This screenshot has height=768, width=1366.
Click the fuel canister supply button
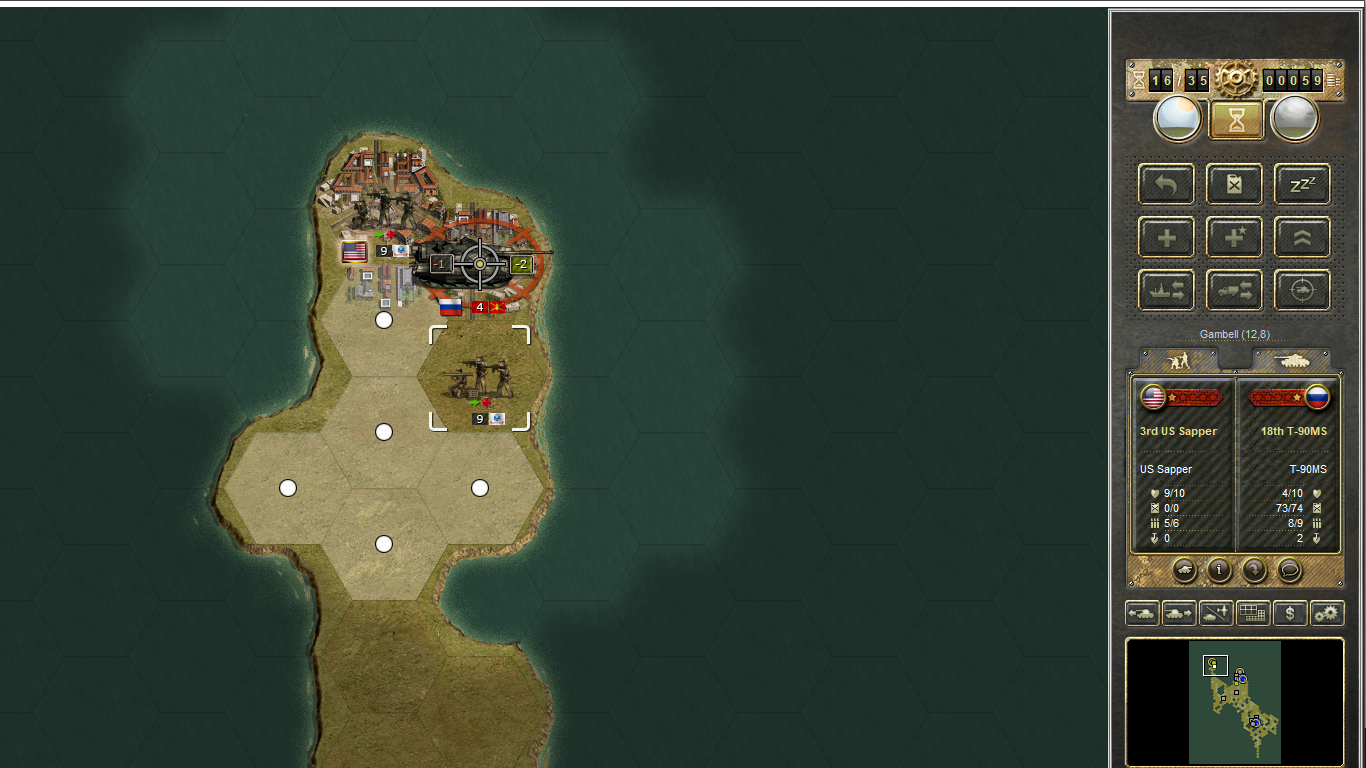(1234, 185)
